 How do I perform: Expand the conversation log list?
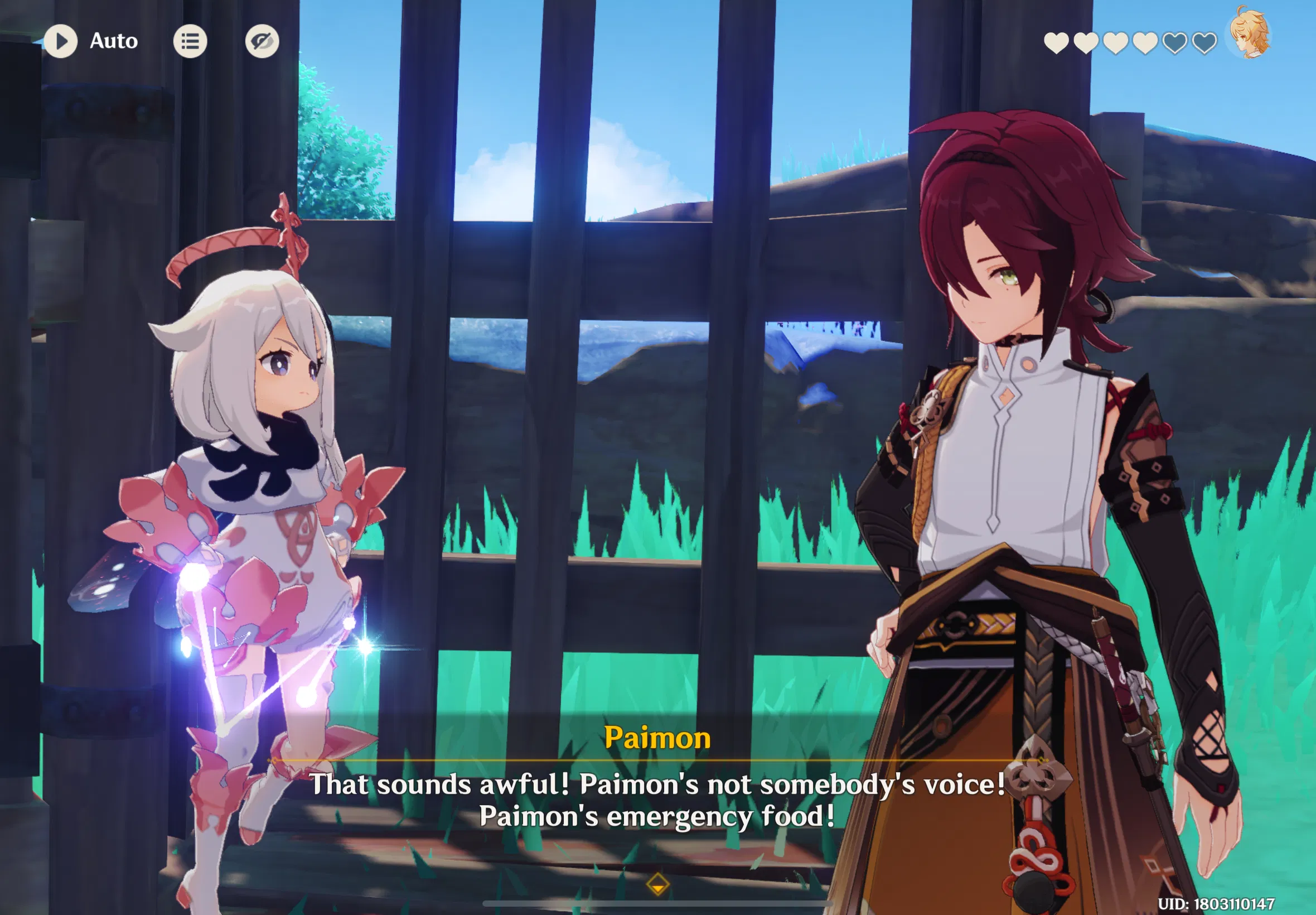[191, 41]
